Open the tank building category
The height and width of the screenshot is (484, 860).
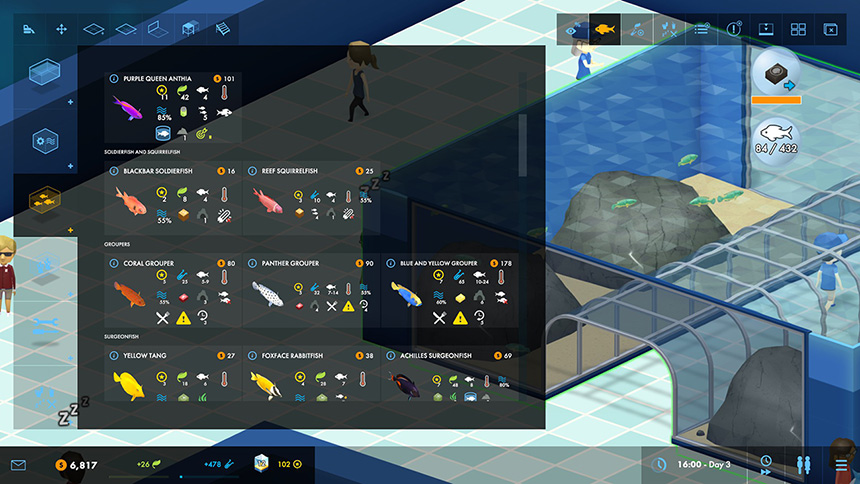[44, 72]
